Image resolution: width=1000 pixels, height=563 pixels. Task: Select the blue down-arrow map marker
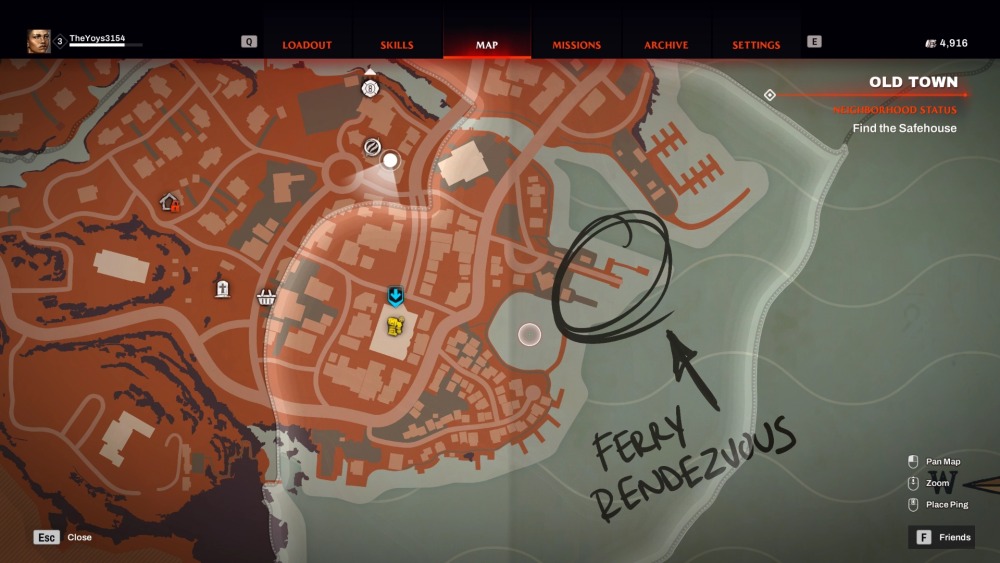coord(396,296)
